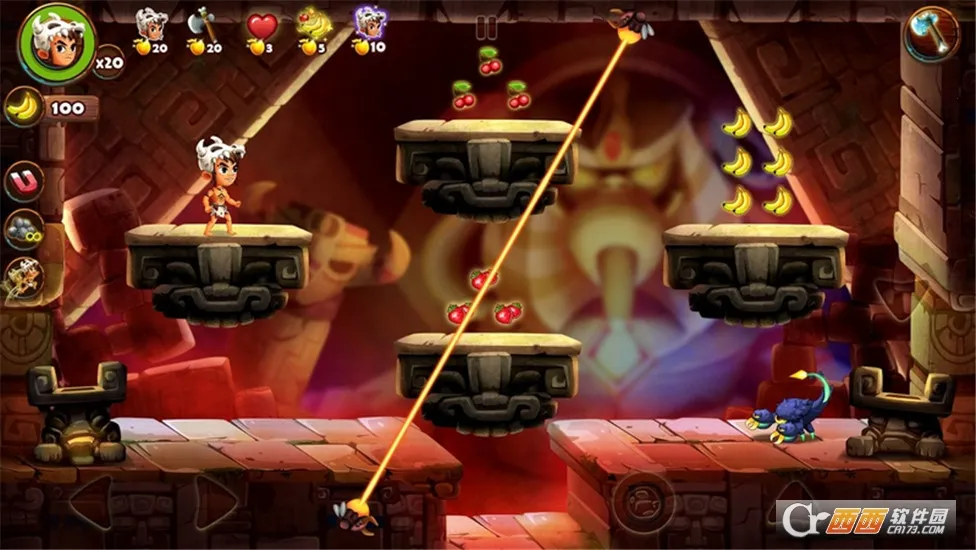Throw axe using the axe attack button
Image resolution: width=976 pixels, height=550 pixels.
pyautogui.click(x=931, y=35)
